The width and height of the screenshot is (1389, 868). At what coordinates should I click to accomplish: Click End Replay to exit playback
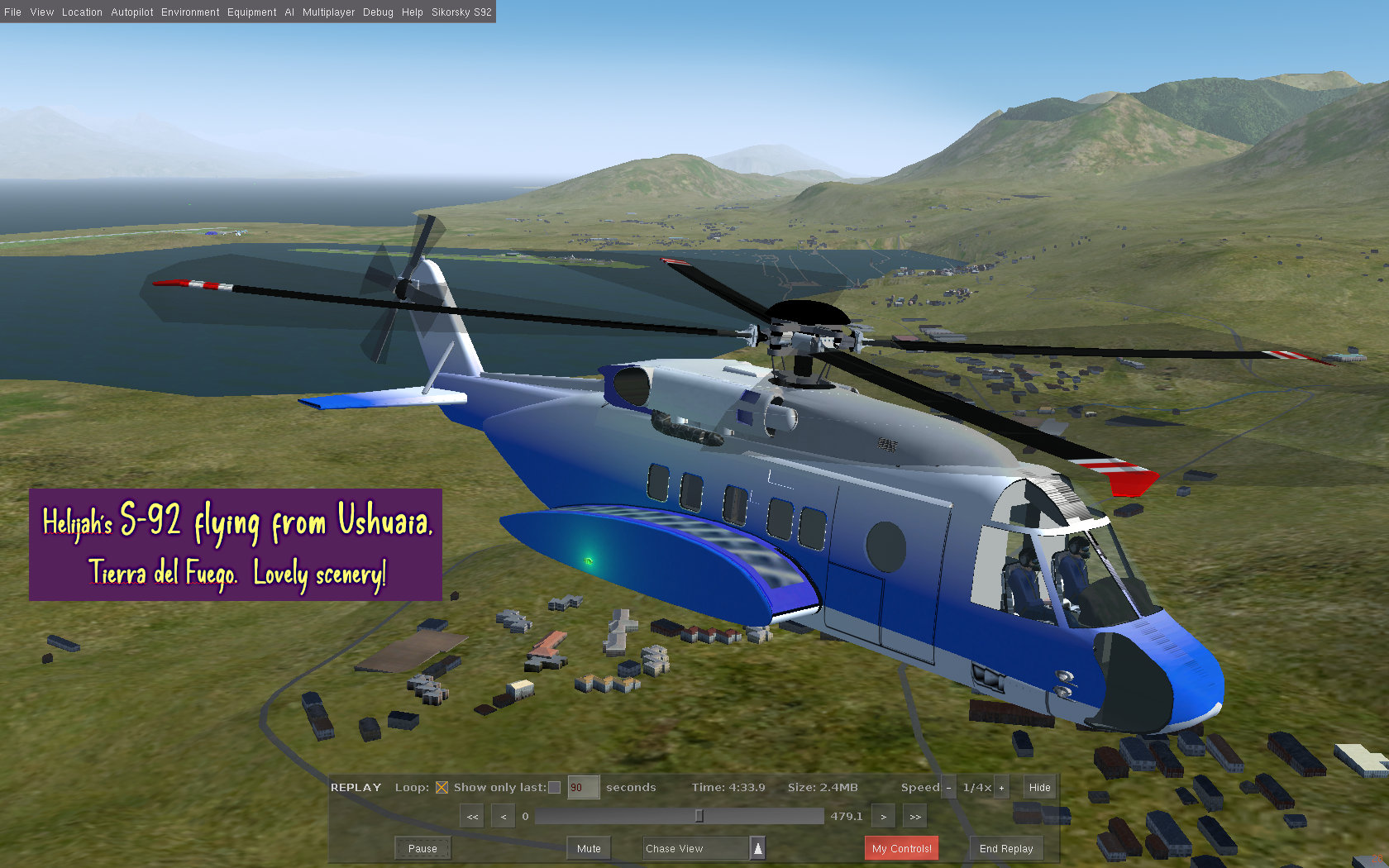click(1005, 848)
